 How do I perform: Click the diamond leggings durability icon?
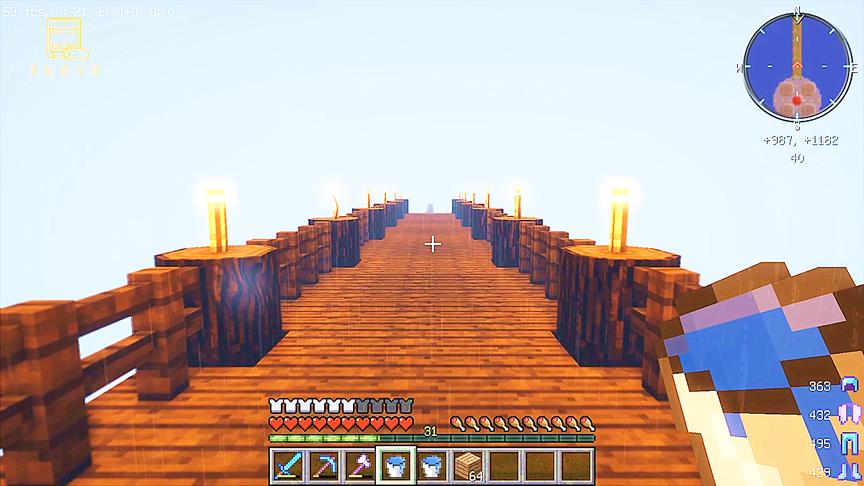pyautogui.click(x=850, y=443)
